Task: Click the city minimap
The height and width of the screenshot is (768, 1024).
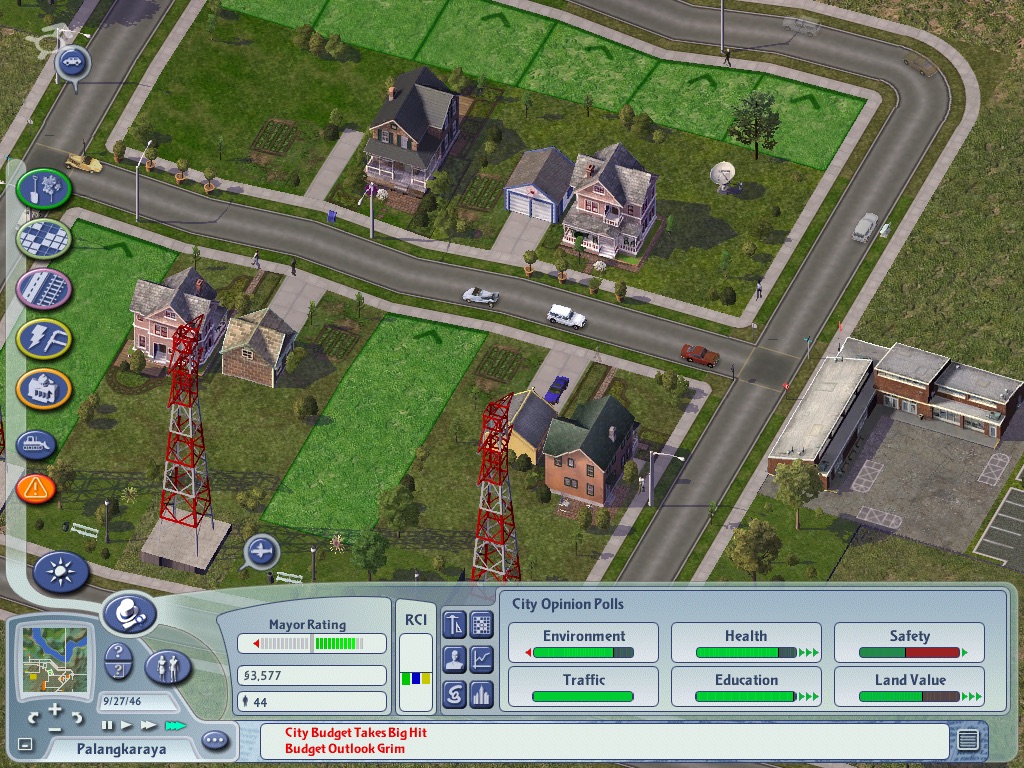Action: 55,658
